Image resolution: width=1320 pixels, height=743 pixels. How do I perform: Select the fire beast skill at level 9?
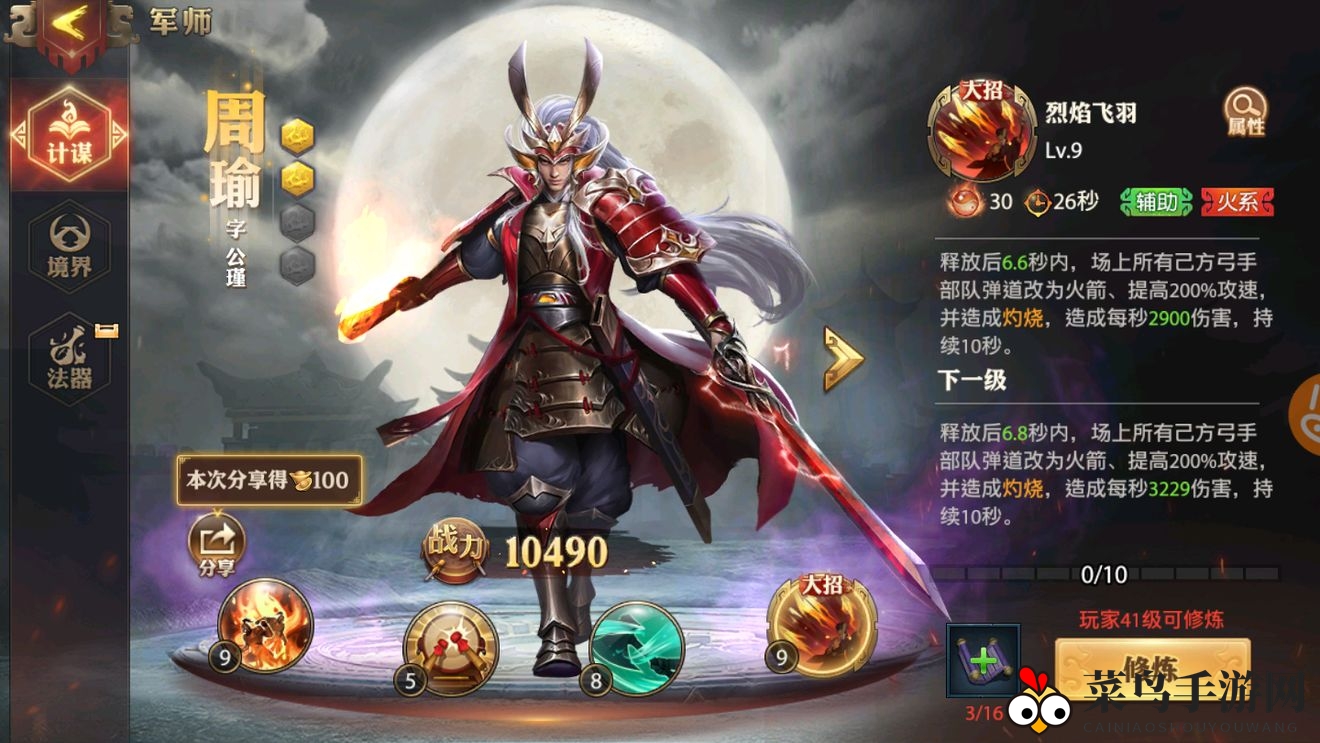(x=262, y=627)
